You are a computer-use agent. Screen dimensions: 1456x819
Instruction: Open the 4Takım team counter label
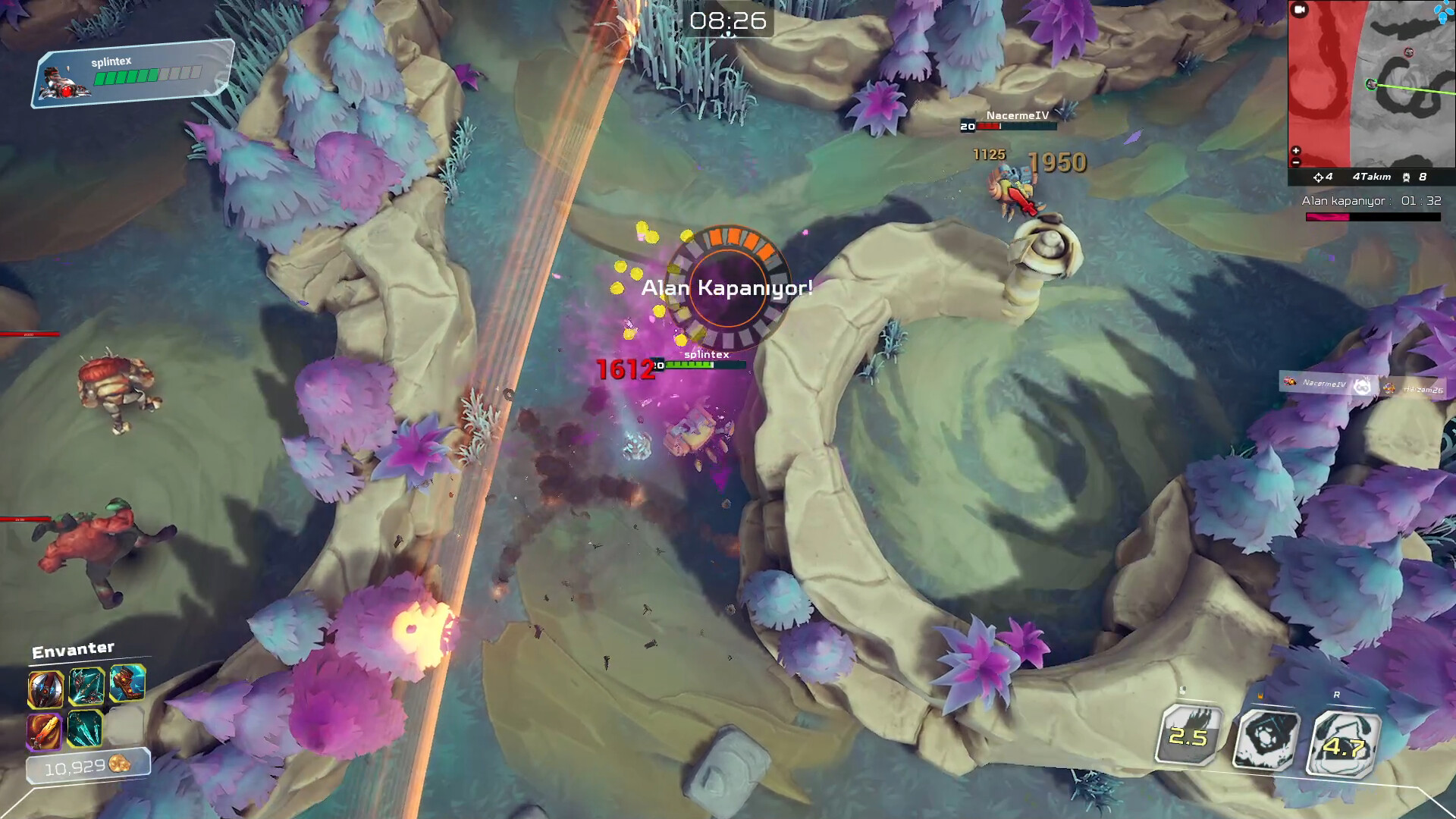click(x=1373, y=177)
